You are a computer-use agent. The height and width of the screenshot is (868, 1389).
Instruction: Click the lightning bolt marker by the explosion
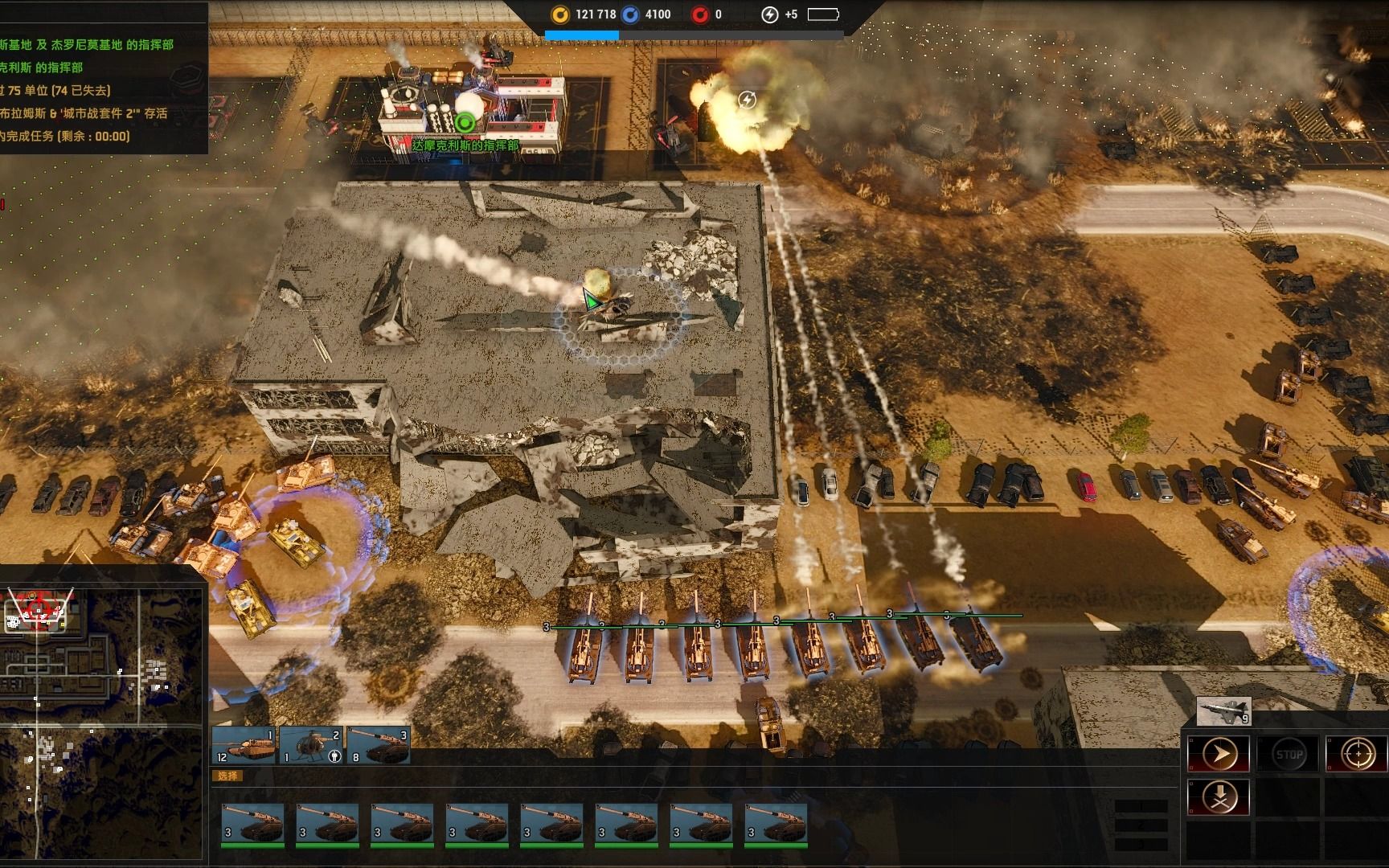747,100
